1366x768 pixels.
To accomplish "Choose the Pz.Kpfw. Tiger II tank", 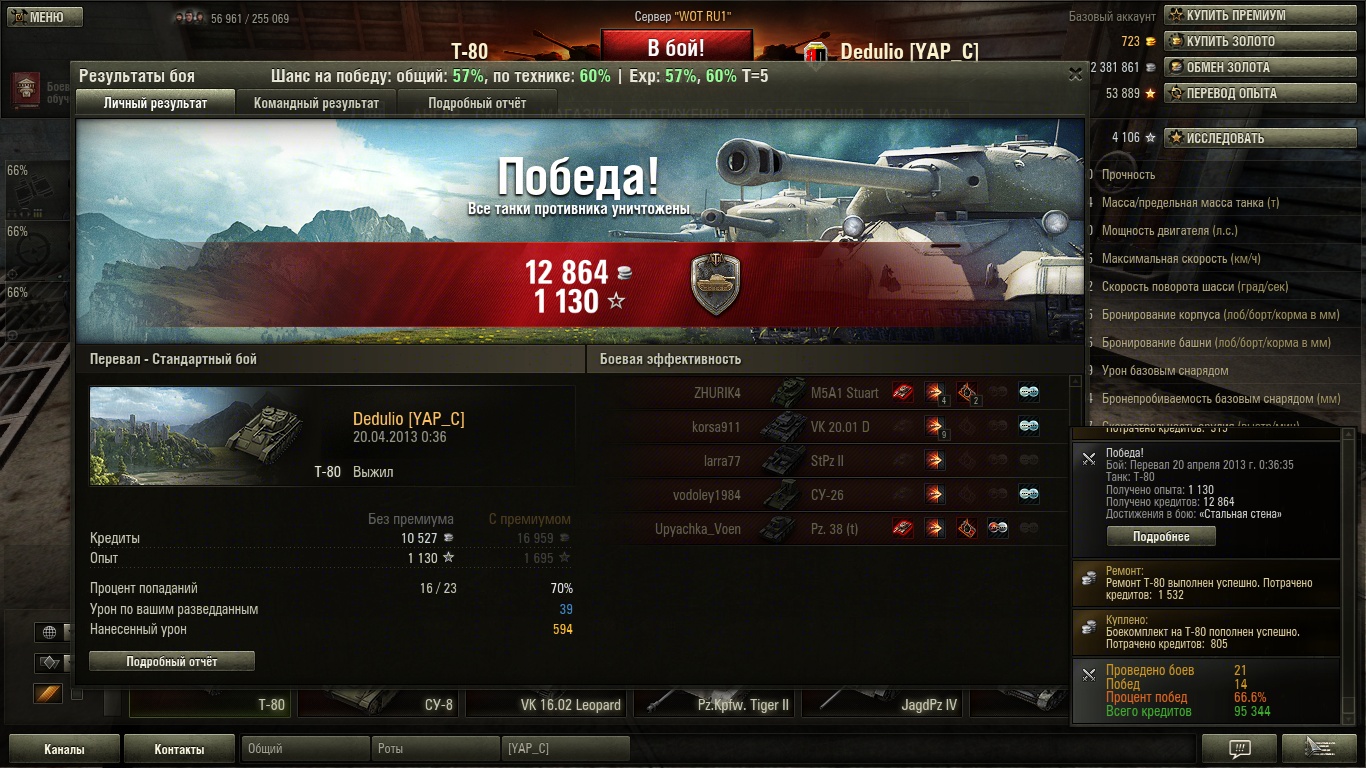I will pos(717,704).
